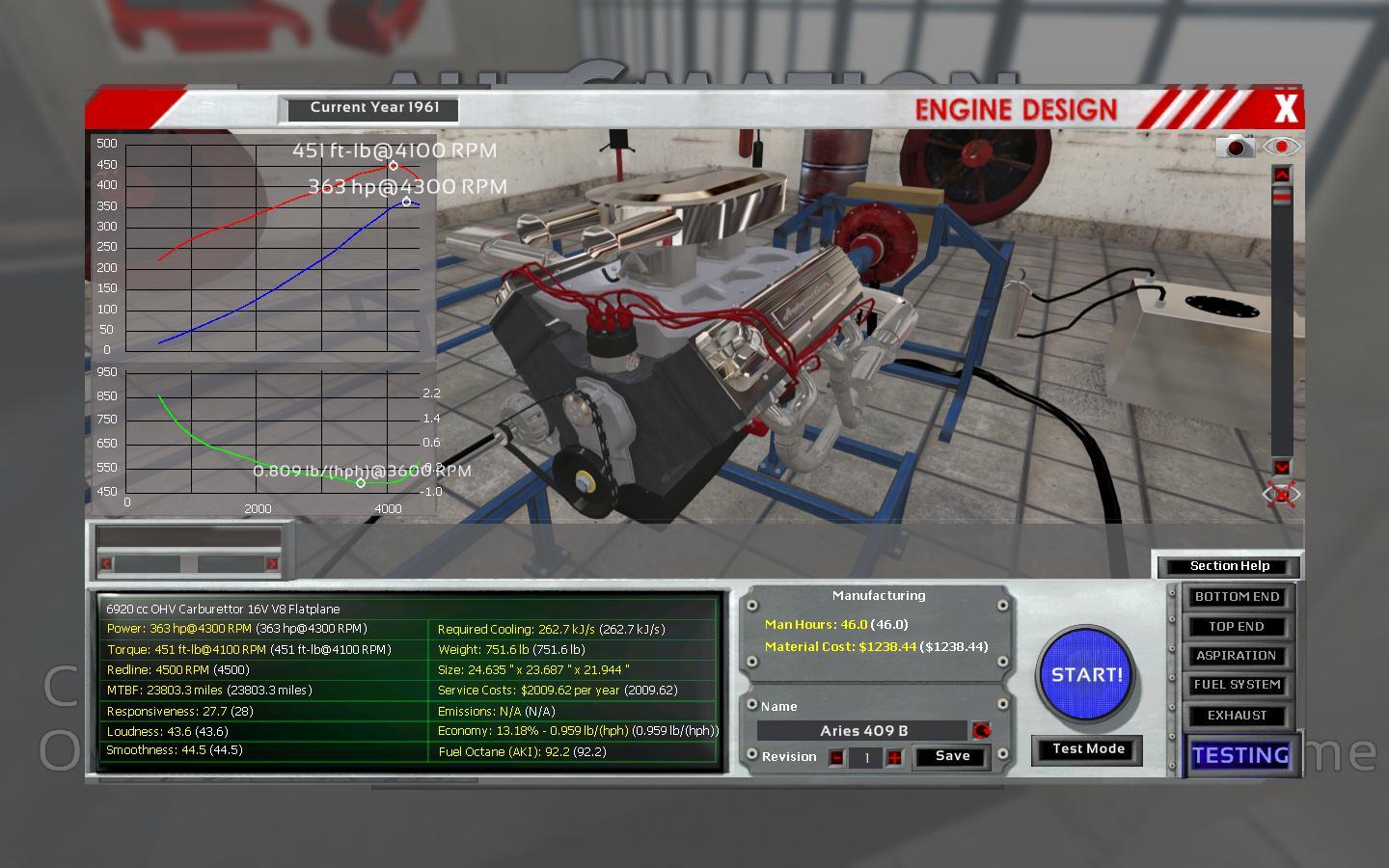Open the Bottom End section

click(x=1237, y=597)
